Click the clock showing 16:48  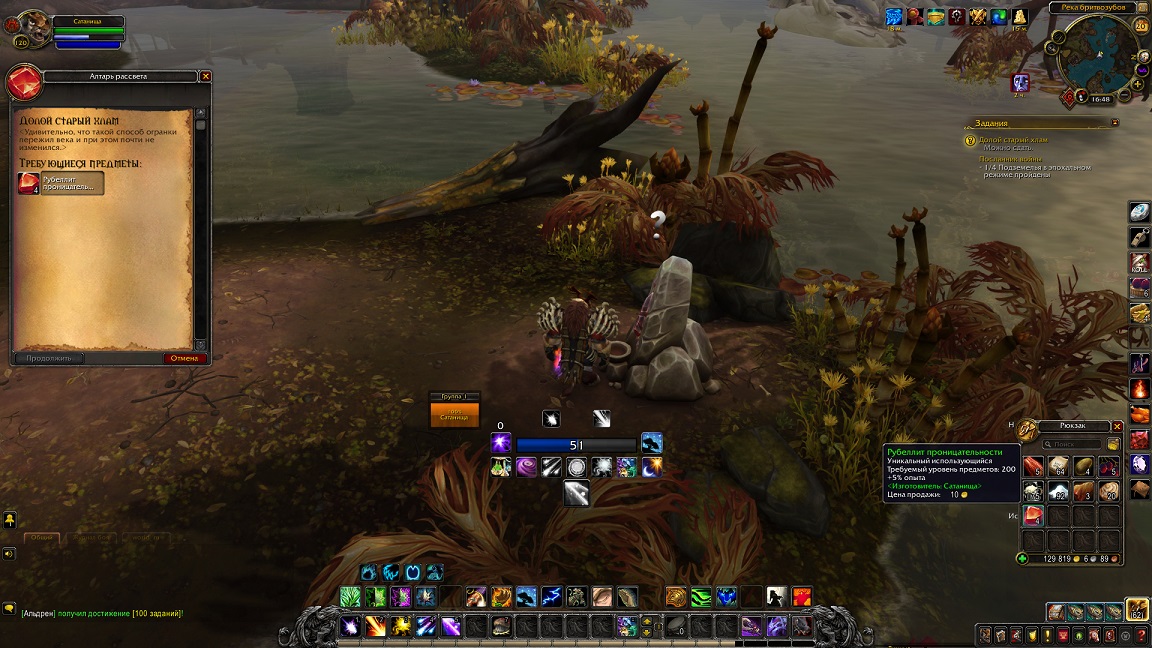tap(1100, 99)
